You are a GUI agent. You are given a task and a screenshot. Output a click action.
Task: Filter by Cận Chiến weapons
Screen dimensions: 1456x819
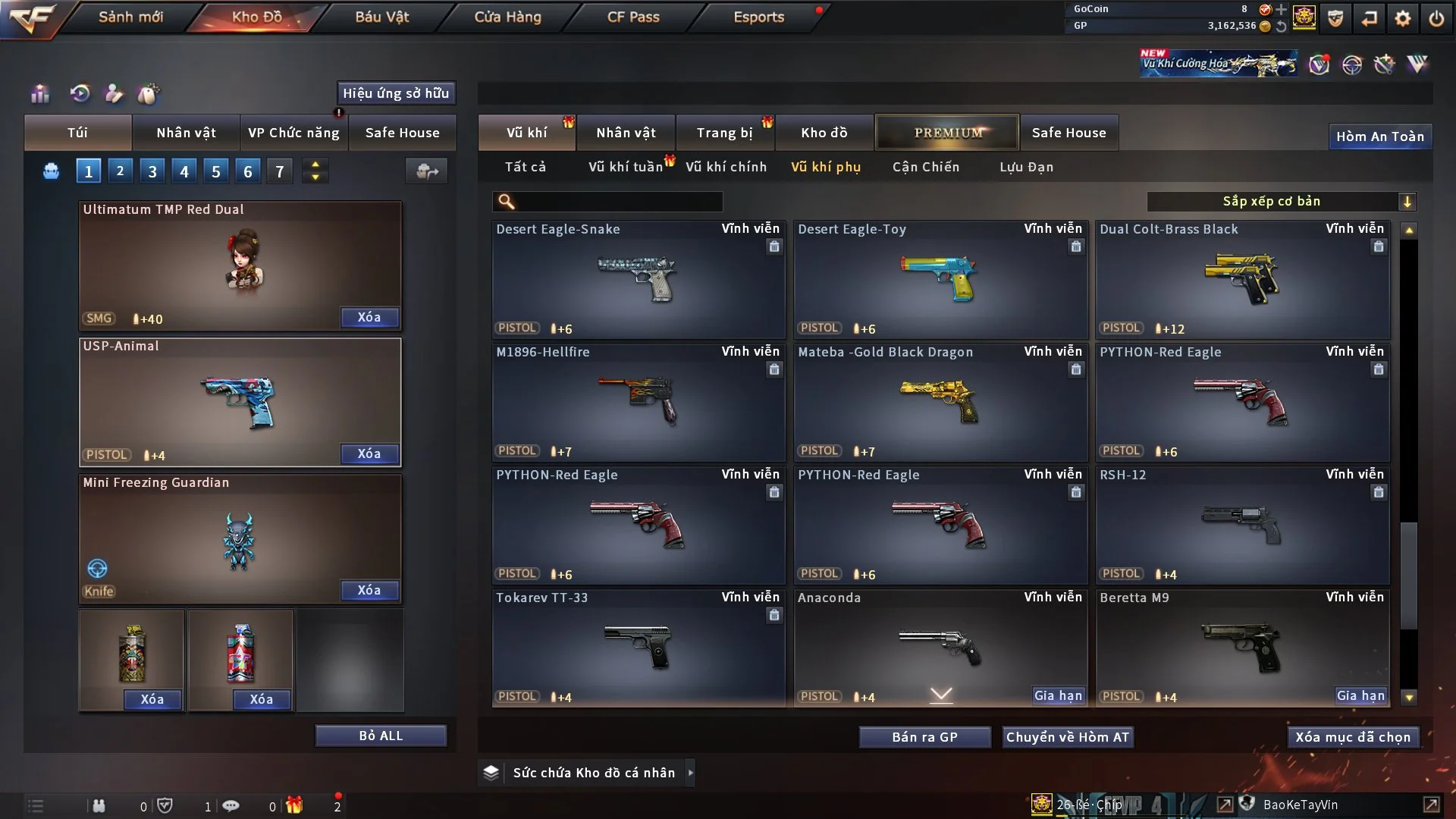[926, 167]
